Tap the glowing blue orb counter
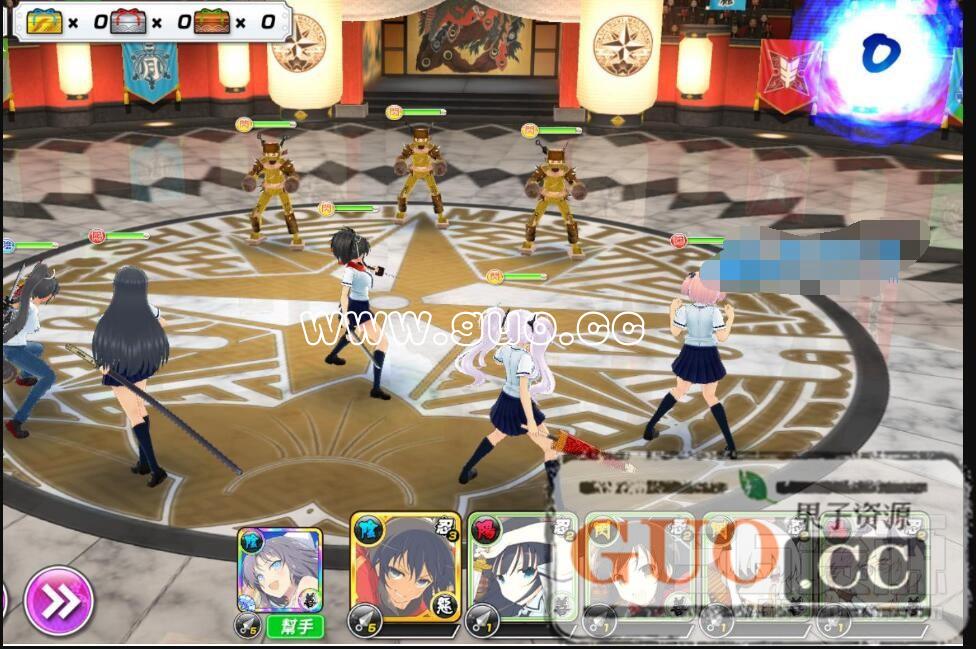The width and height of the screenshot is (976, 649). tap(876, 55)
